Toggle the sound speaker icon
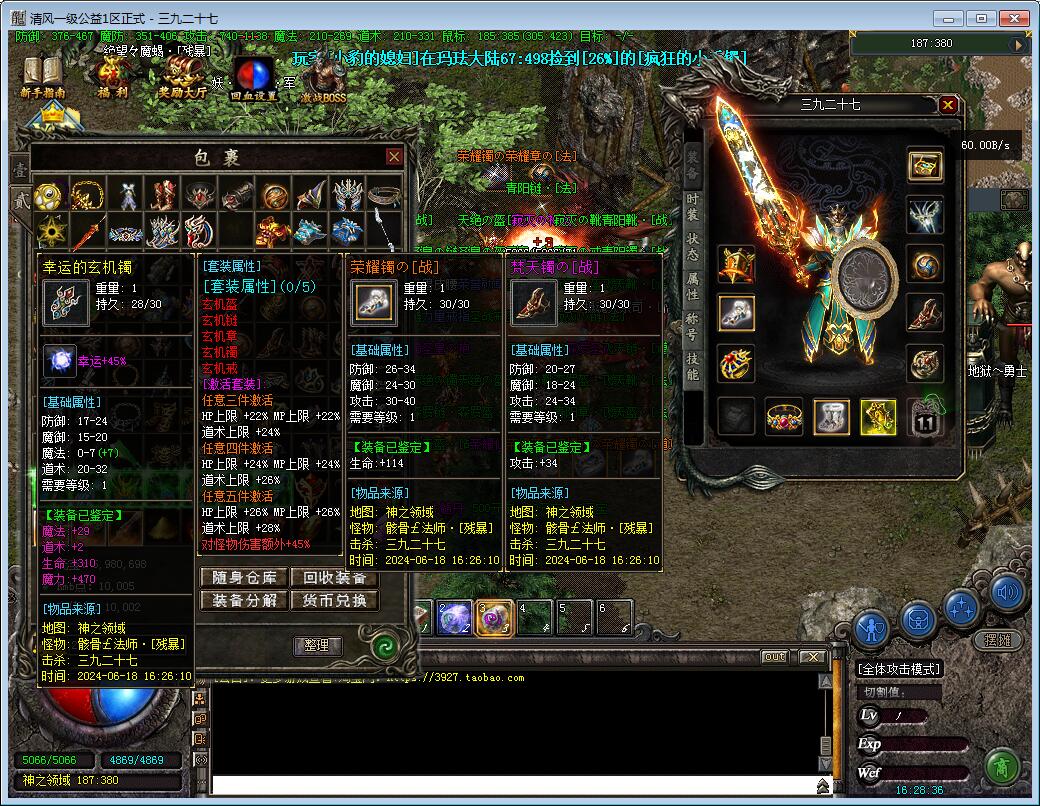 pos(1008,593)
